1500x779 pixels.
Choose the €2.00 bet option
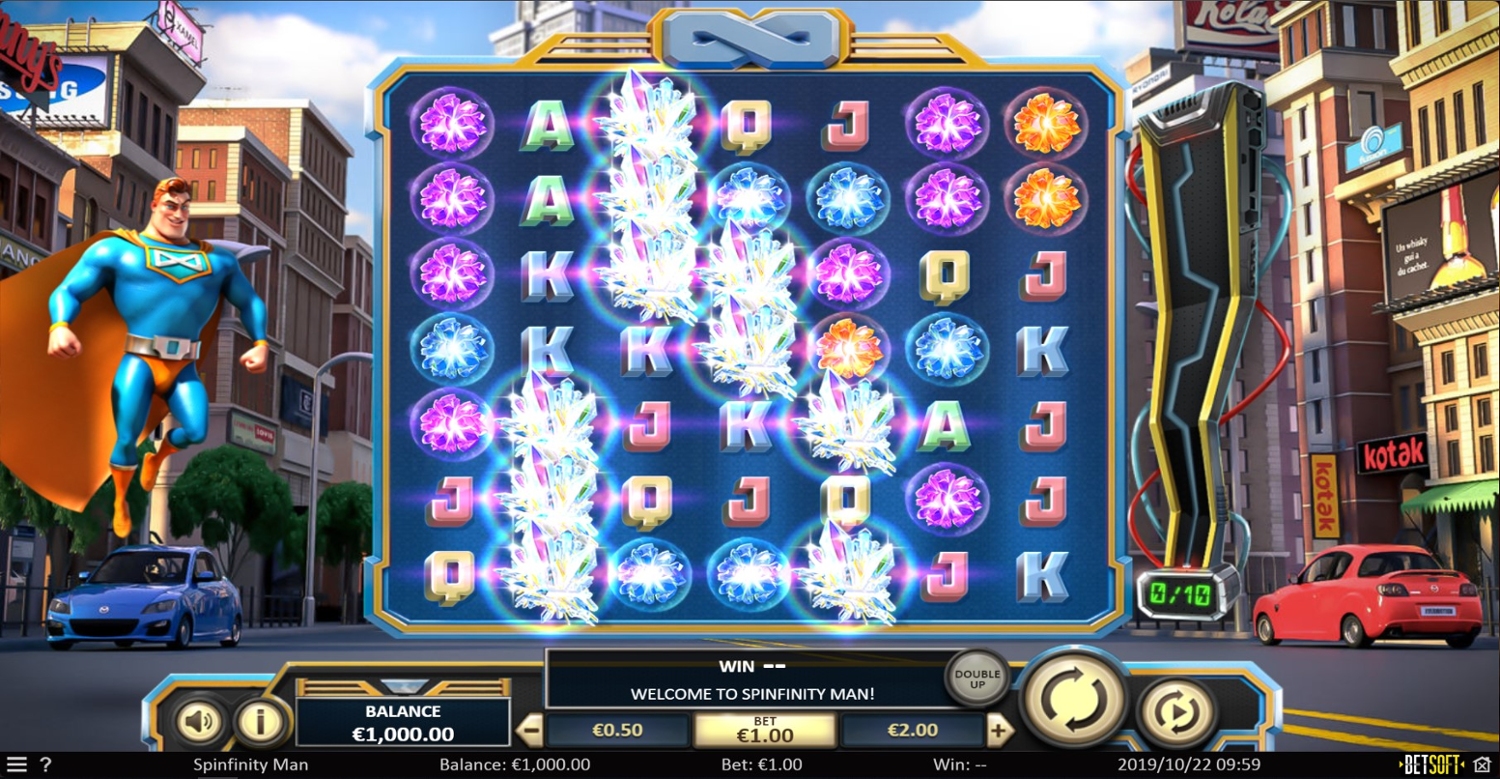912,731
